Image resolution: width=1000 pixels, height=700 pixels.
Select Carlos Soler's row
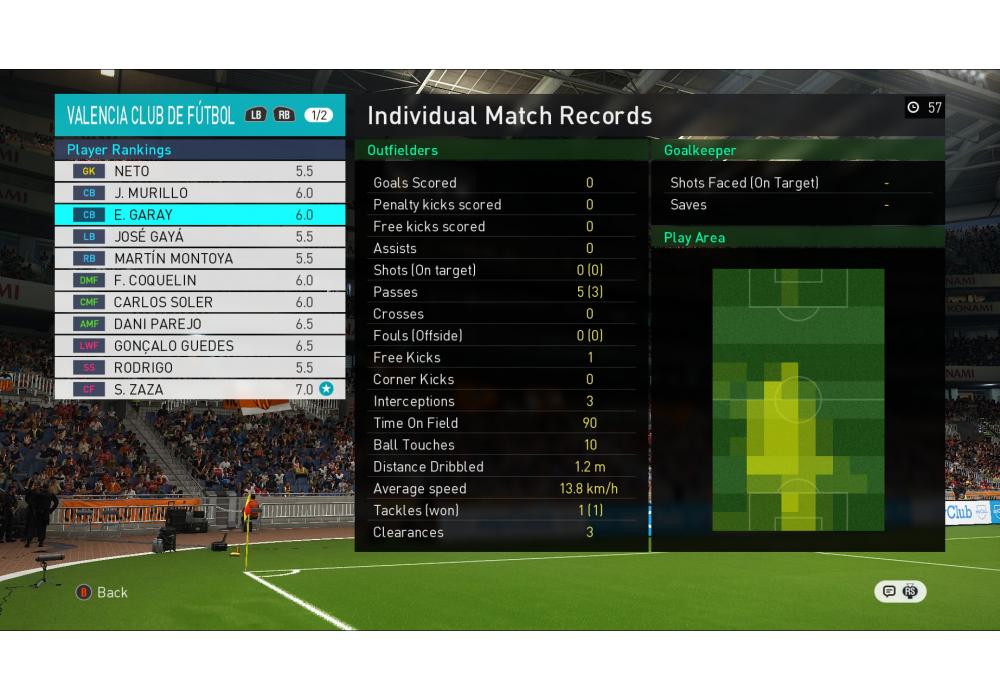[200, 302]
